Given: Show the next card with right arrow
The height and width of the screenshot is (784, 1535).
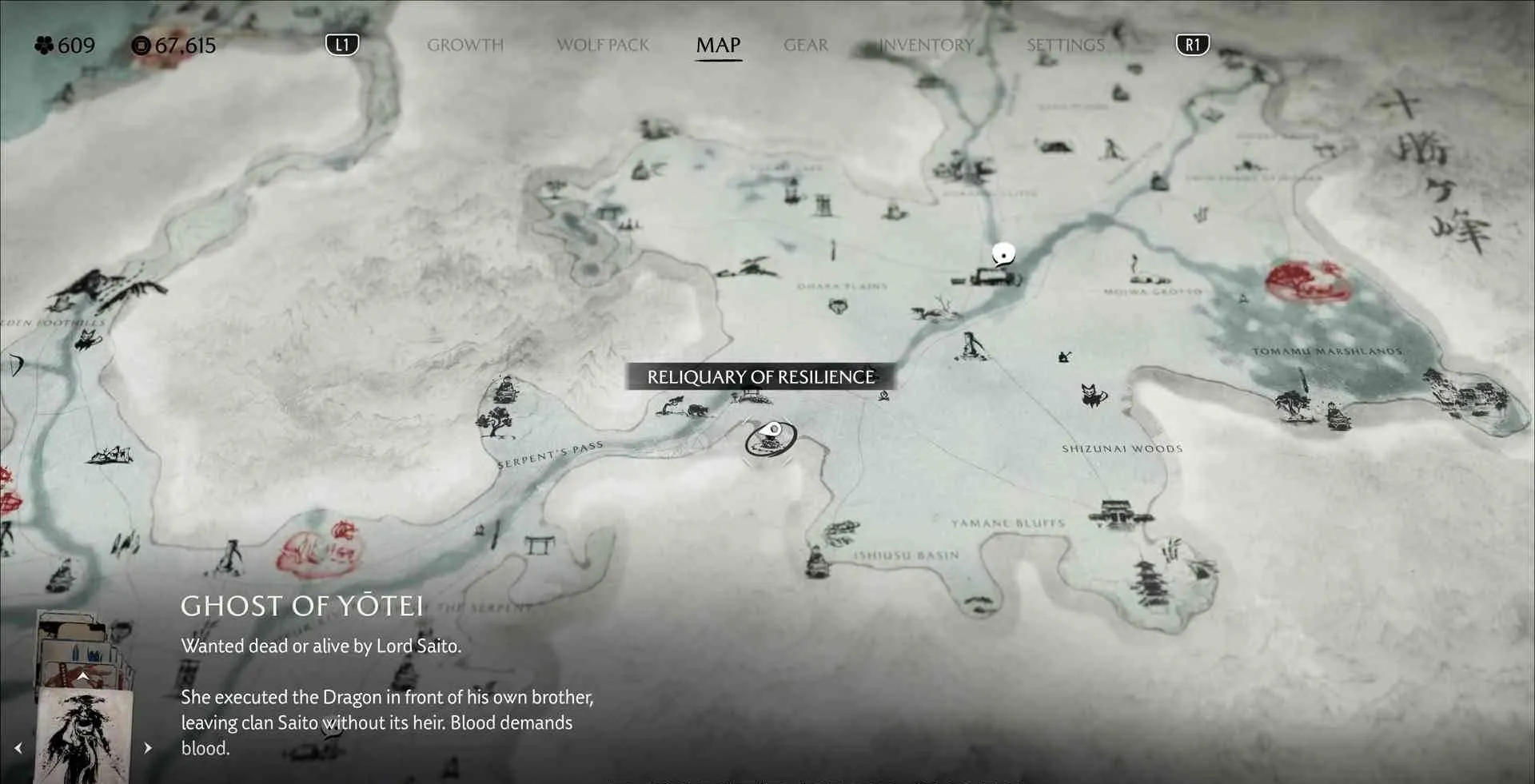Looking at the screenshot, I should pyautogui.click(x=148, y=748).
